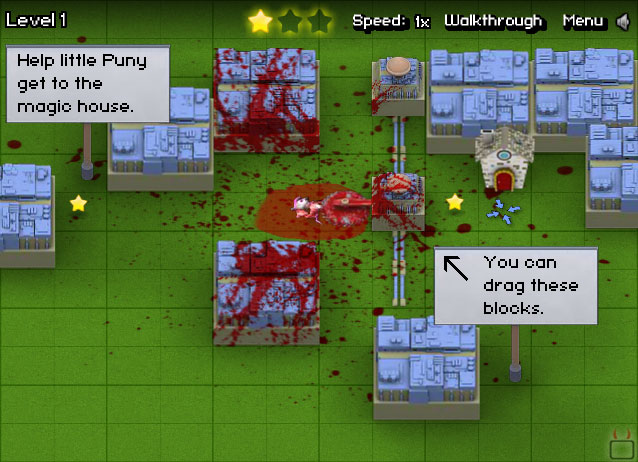The width and height of the screenshot is (638, 462).
Task: Click the horned logo icon in the corner
Action: pyautogui.click(x=621, y=442)
